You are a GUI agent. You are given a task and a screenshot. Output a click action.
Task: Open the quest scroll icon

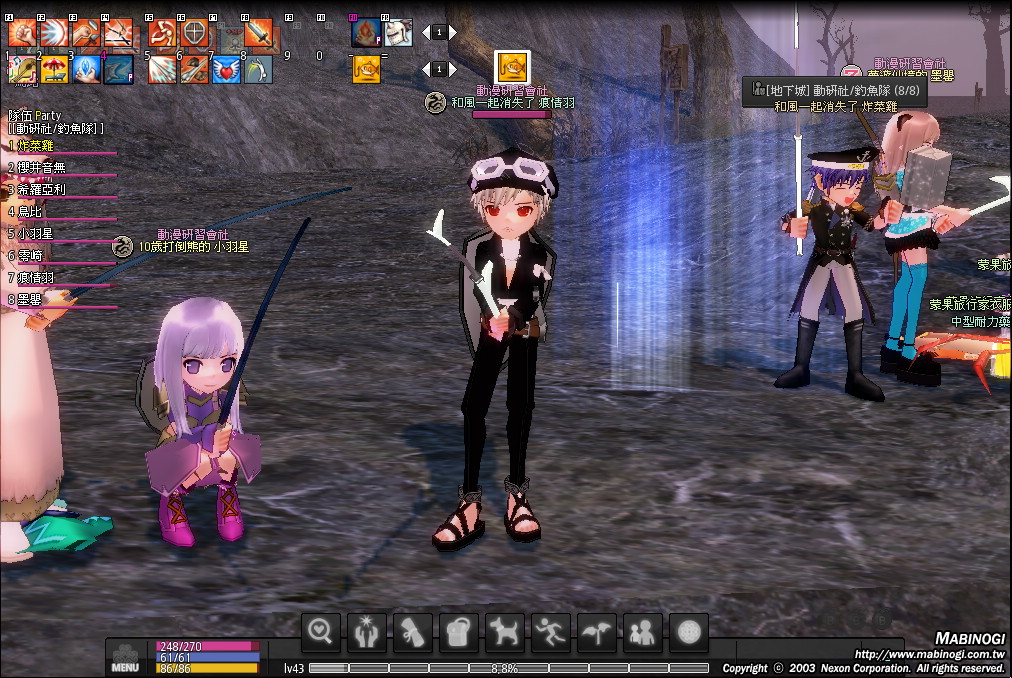(x=412, y=632)
